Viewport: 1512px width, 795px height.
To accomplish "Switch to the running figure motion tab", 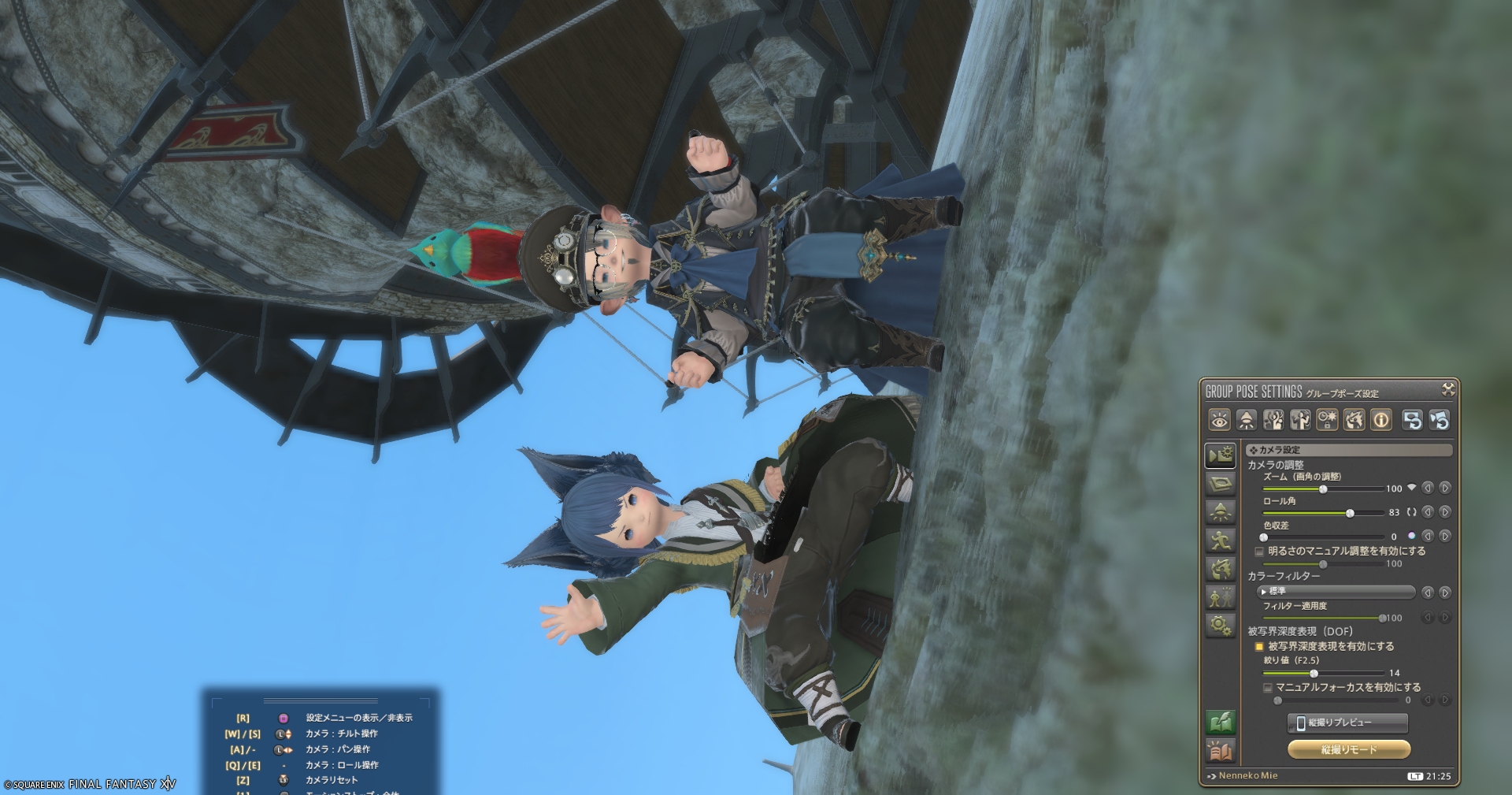I will [1220, 541].
